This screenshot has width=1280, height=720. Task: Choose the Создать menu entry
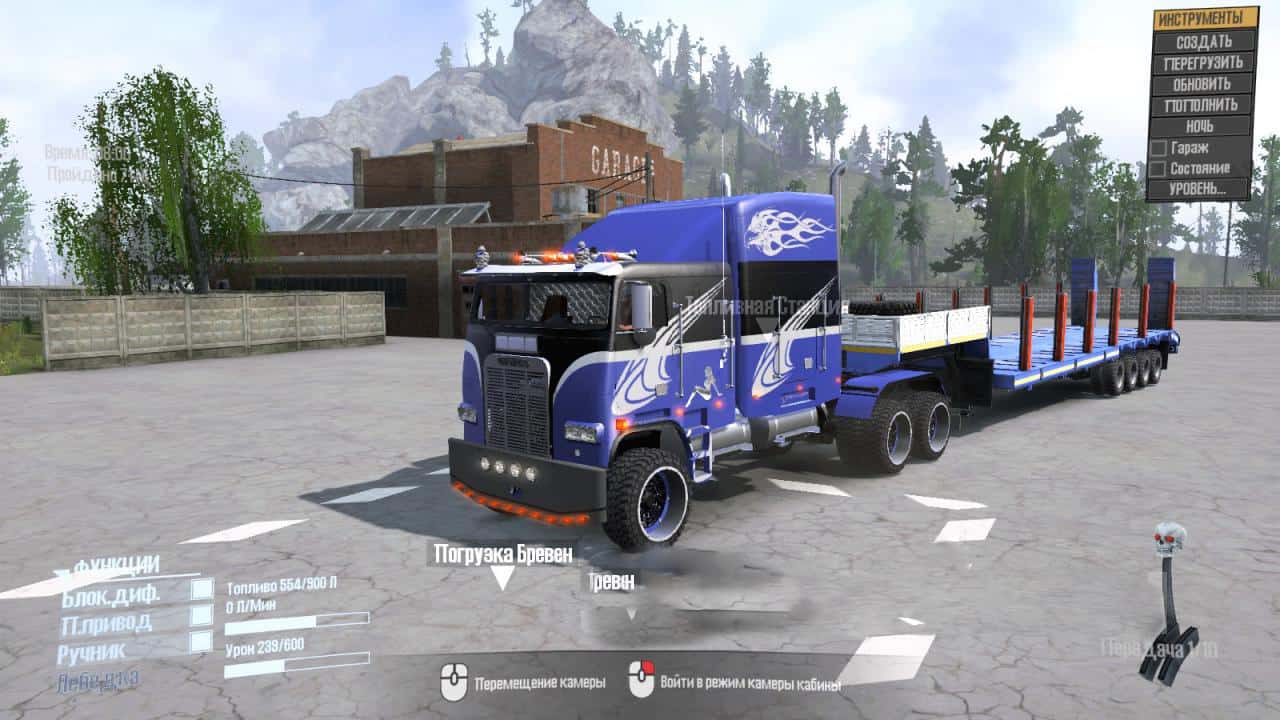click(x=1204, y=41)
